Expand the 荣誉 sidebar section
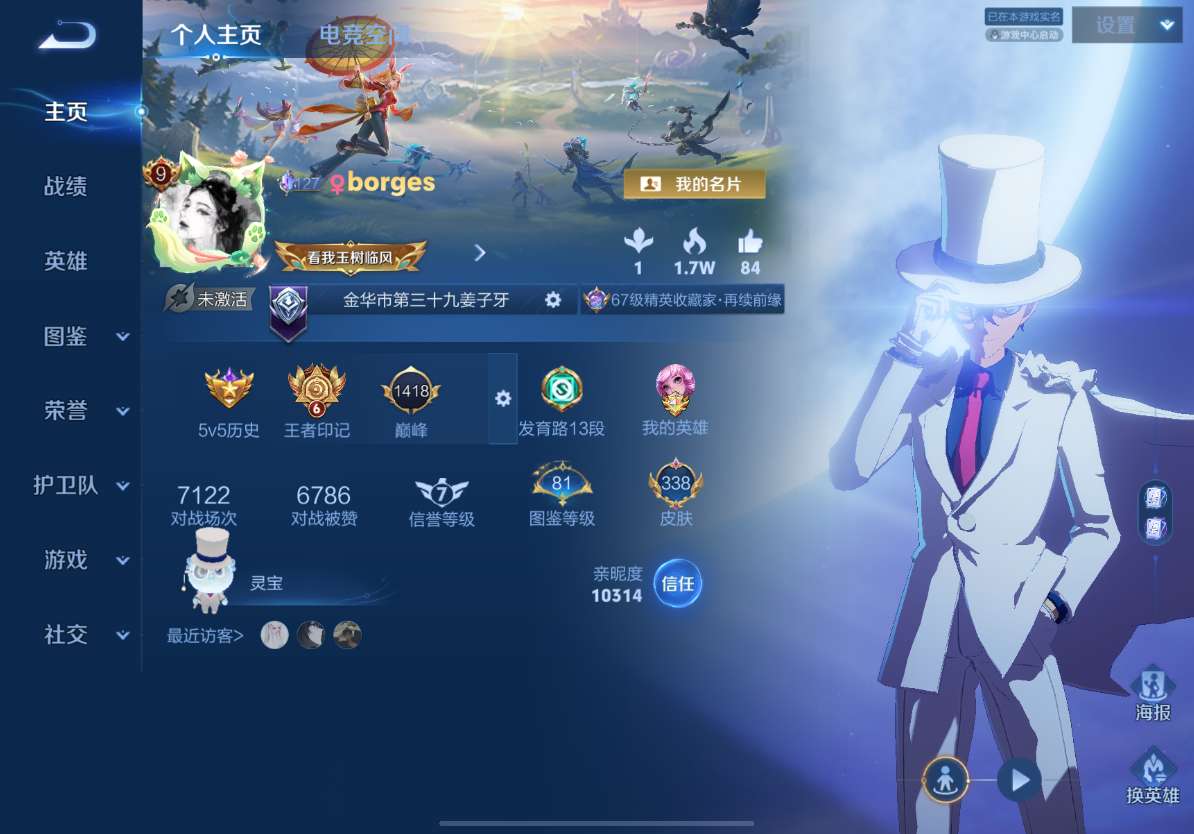Screen dimensions: 1194x834 click(86, 411)
